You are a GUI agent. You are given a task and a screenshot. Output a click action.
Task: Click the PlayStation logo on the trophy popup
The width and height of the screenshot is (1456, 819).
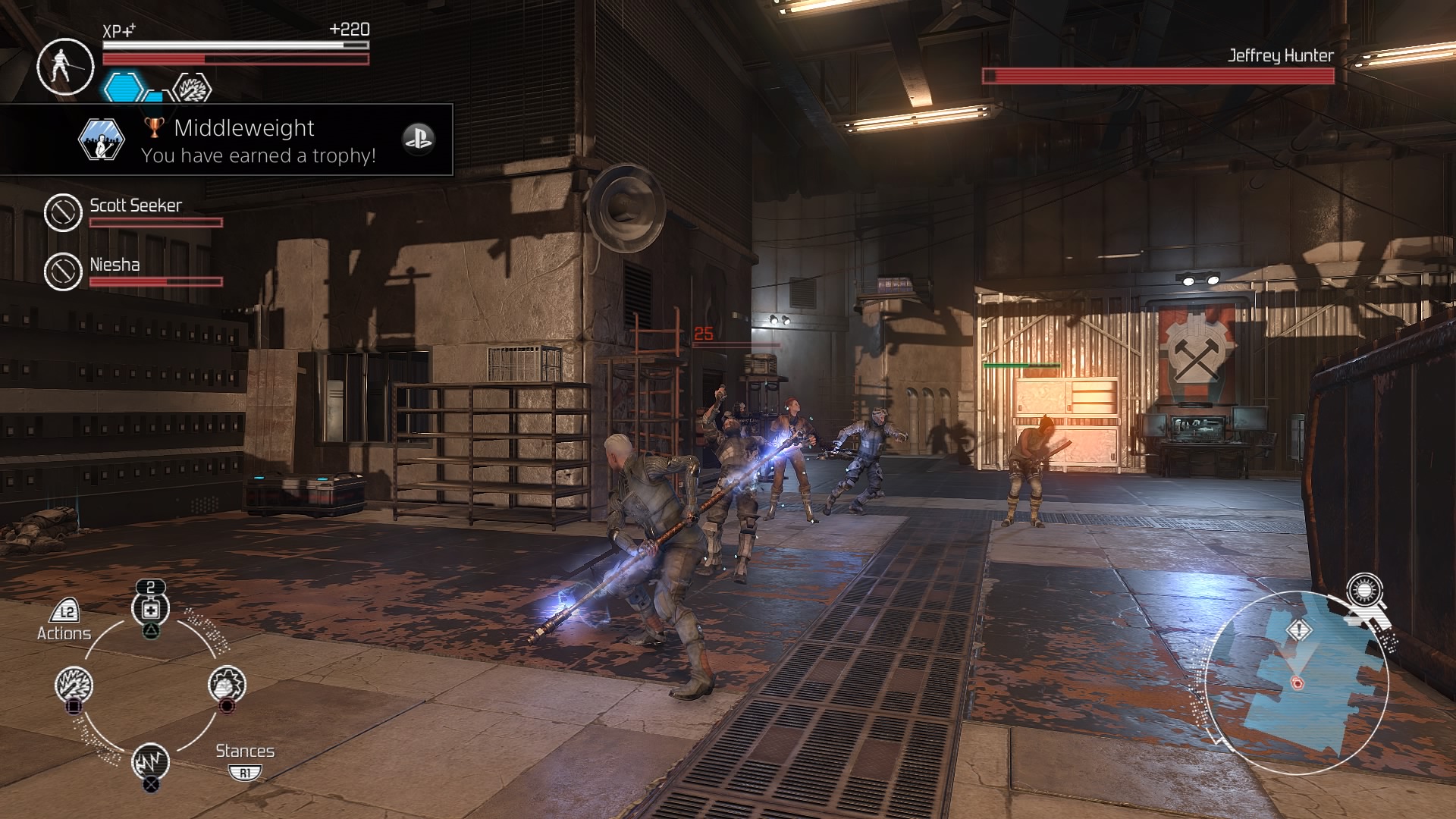click(x=418, y=140)
